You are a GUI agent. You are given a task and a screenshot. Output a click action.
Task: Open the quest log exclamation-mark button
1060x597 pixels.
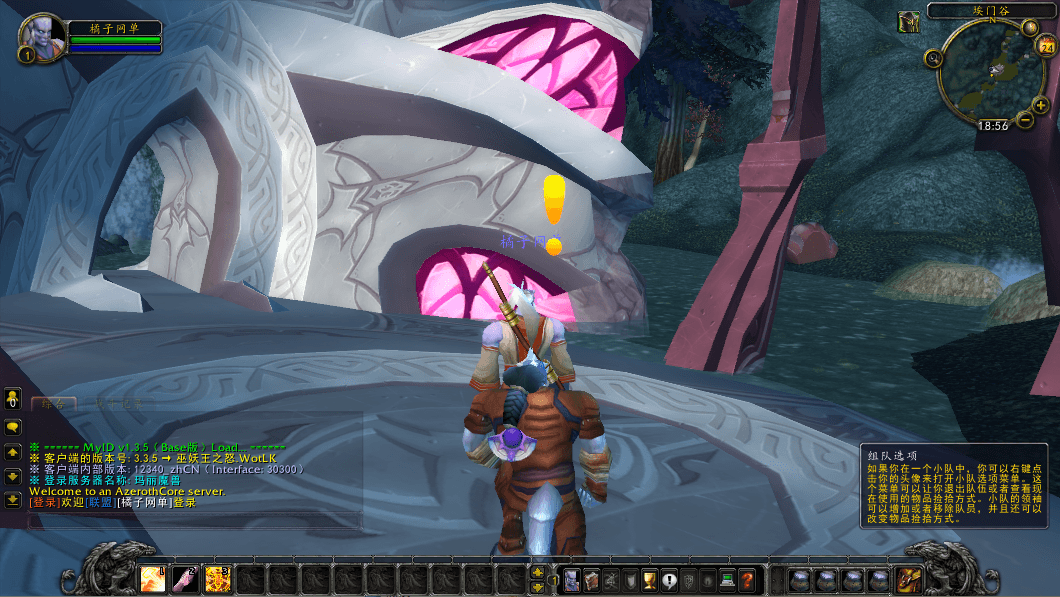tap(668, 580)
